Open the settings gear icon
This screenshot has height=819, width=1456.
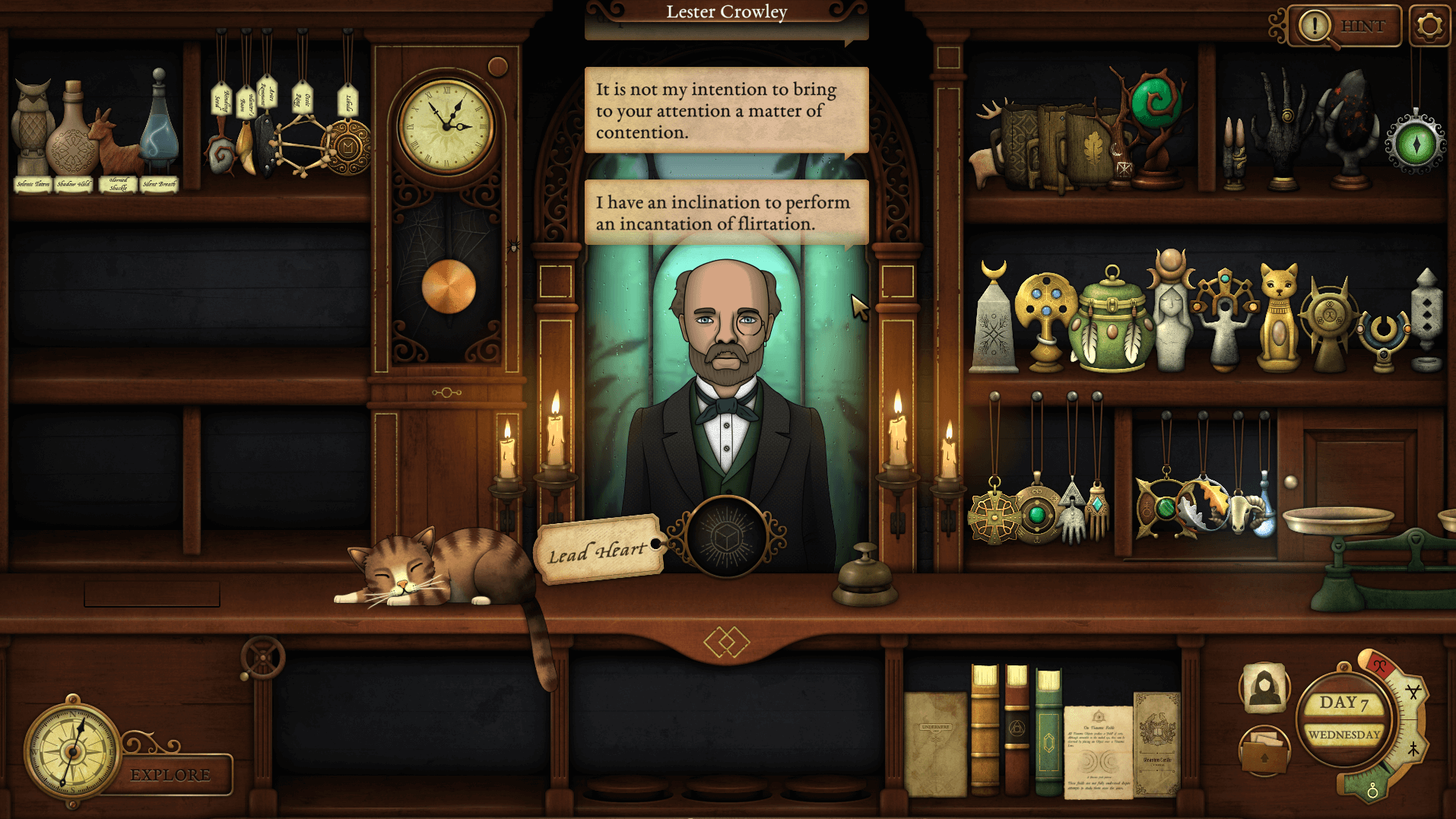pos(1428,25)
